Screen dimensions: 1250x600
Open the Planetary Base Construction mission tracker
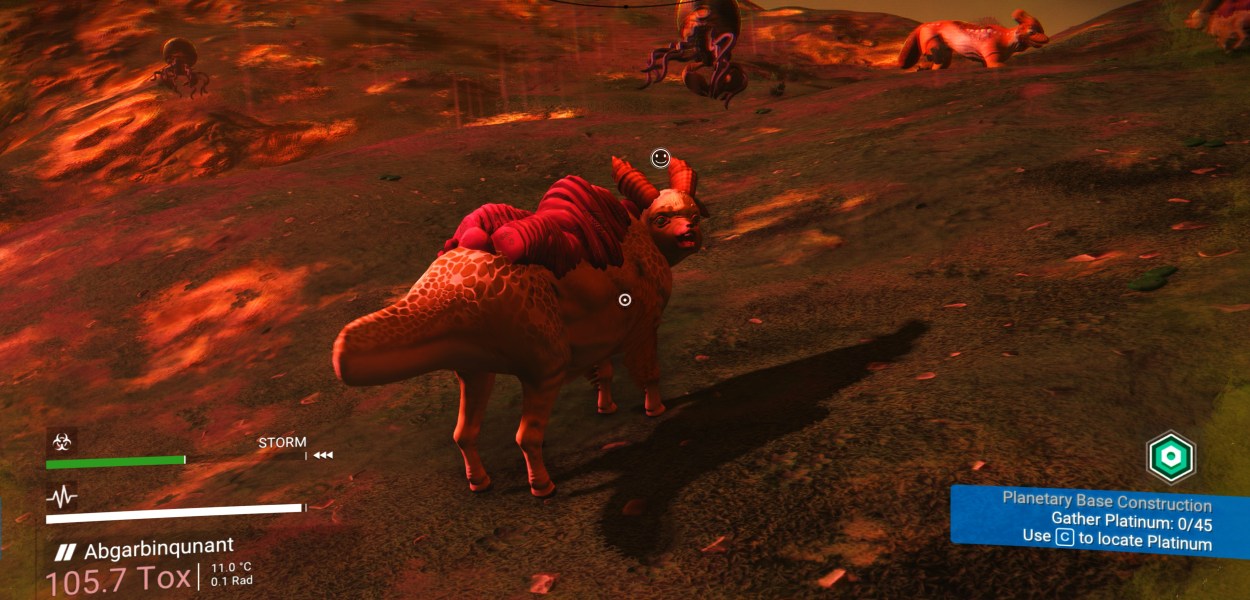[x=1106, y=502]
